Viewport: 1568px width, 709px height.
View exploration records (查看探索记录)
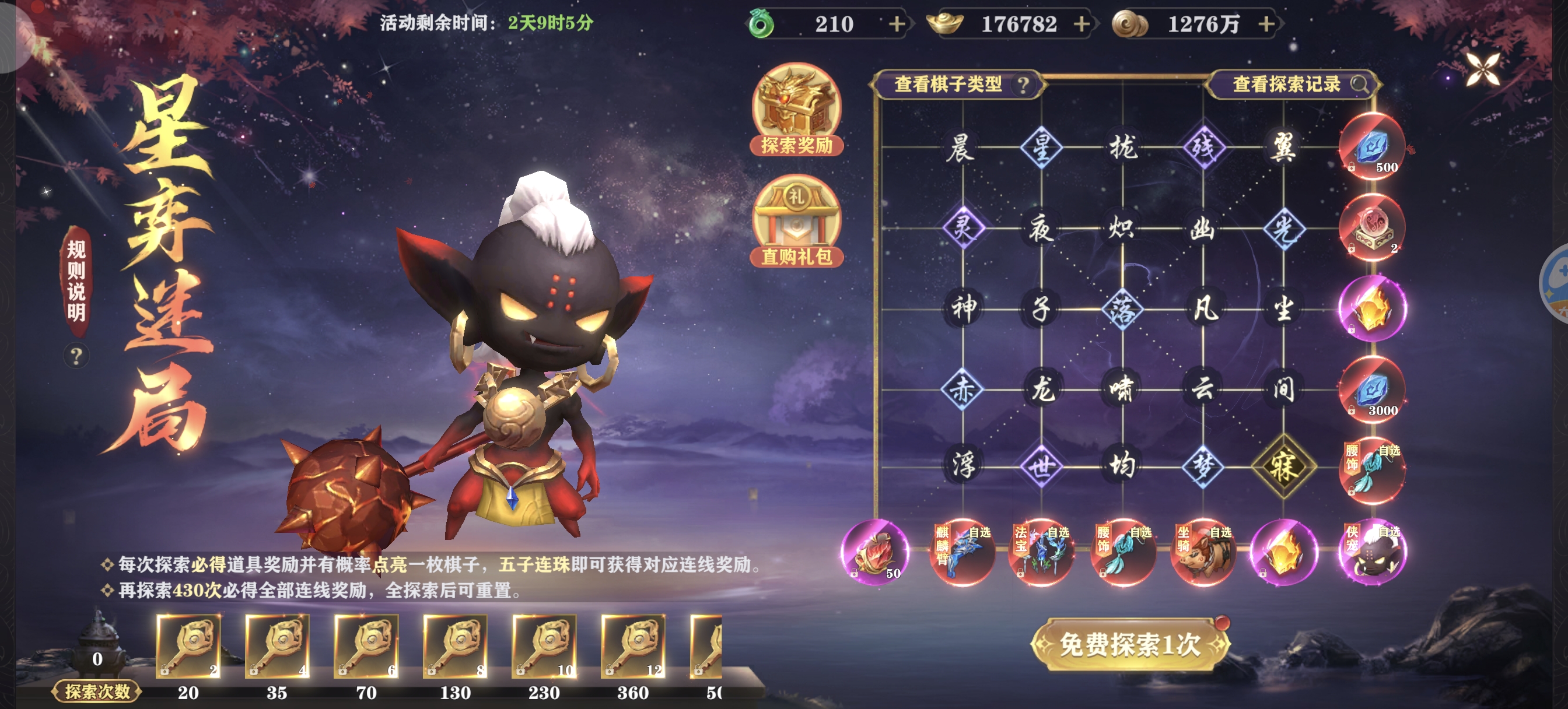(1294, 84)
